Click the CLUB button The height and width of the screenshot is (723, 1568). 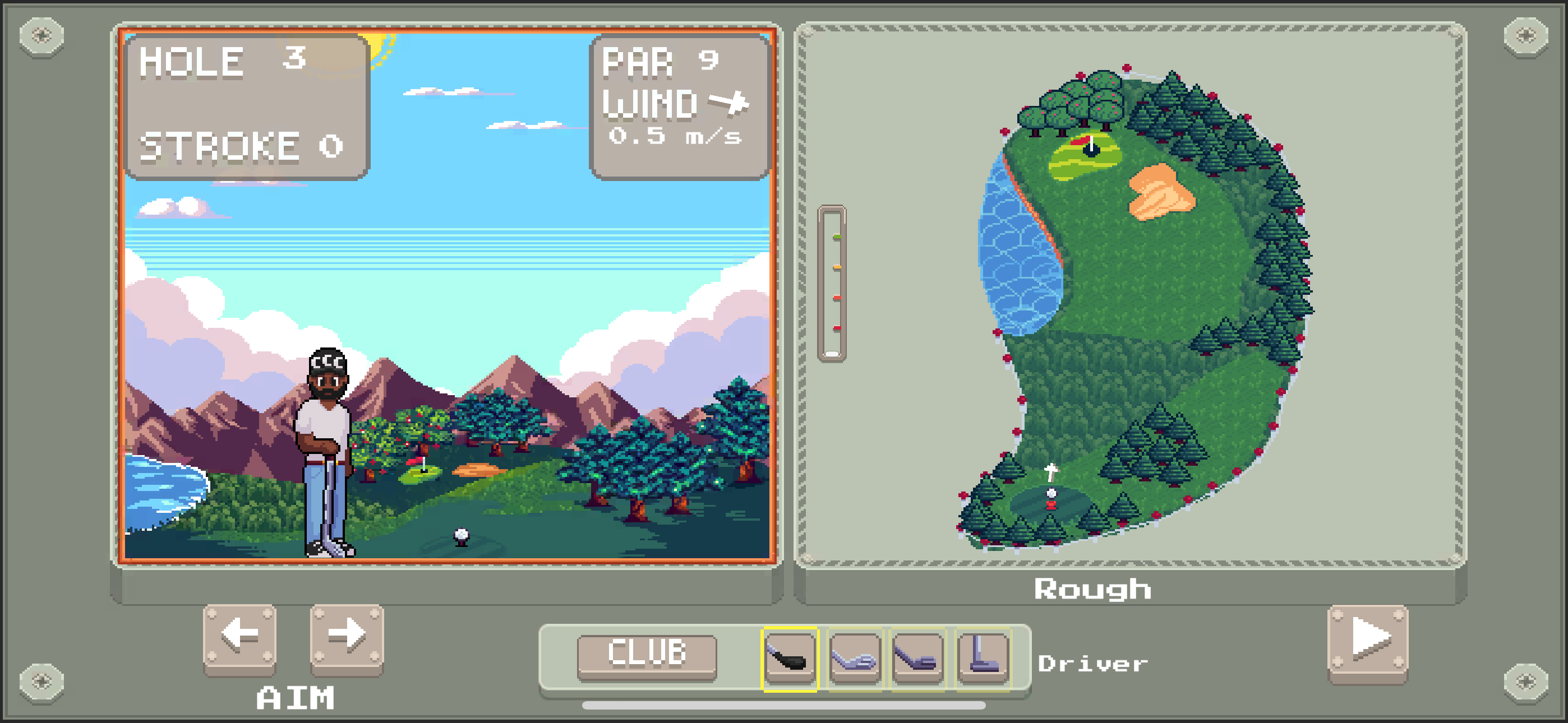point(647,655)
